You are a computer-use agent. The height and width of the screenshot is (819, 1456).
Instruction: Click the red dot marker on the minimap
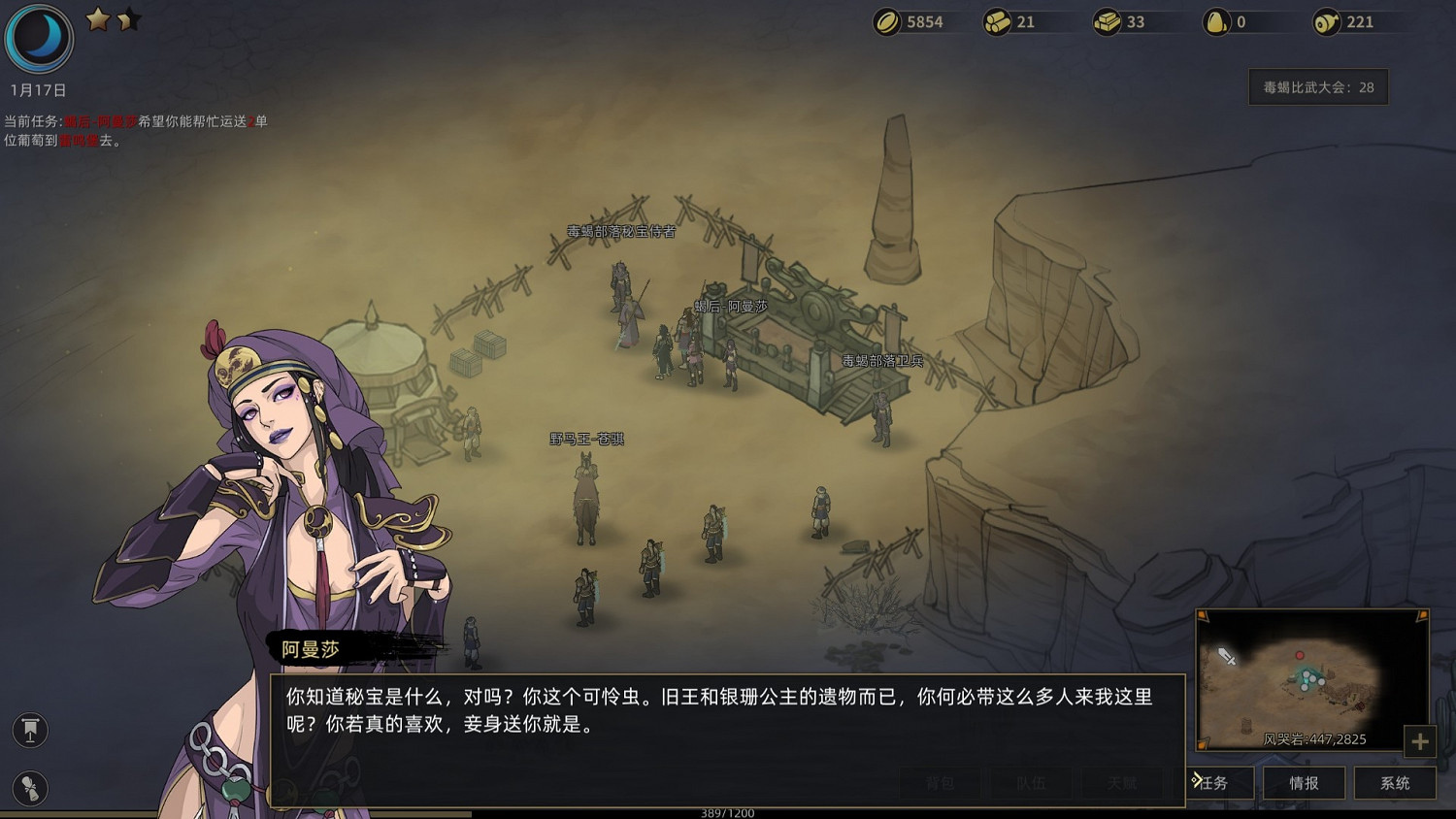[1300, 655]
